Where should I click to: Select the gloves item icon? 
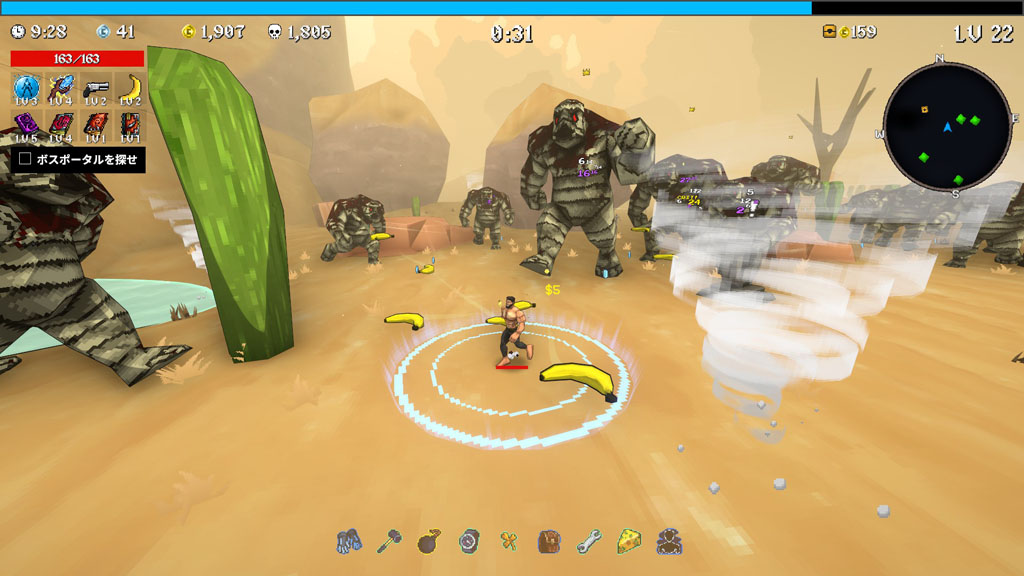(348, 542)
